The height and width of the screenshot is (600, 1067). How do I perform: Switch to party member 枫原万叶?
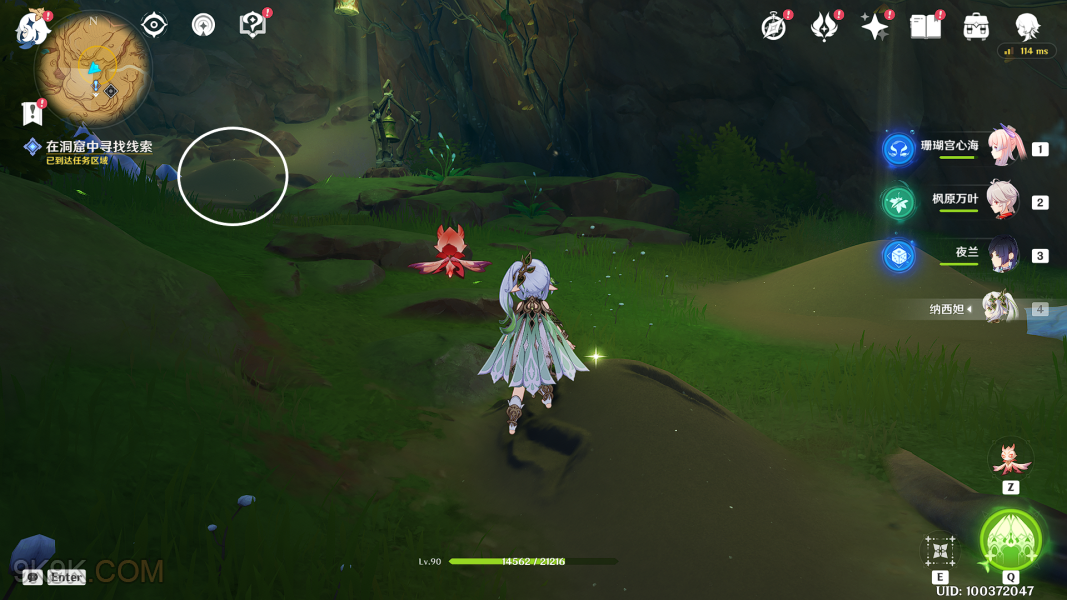[1003, 201]
